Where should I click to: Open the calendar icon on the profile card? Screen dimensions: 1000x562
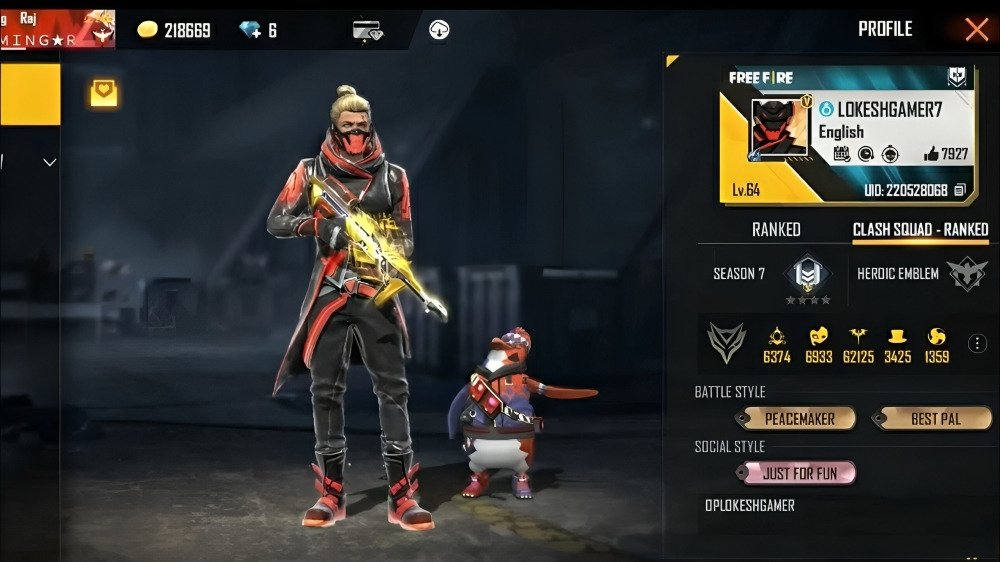point(842,154)
